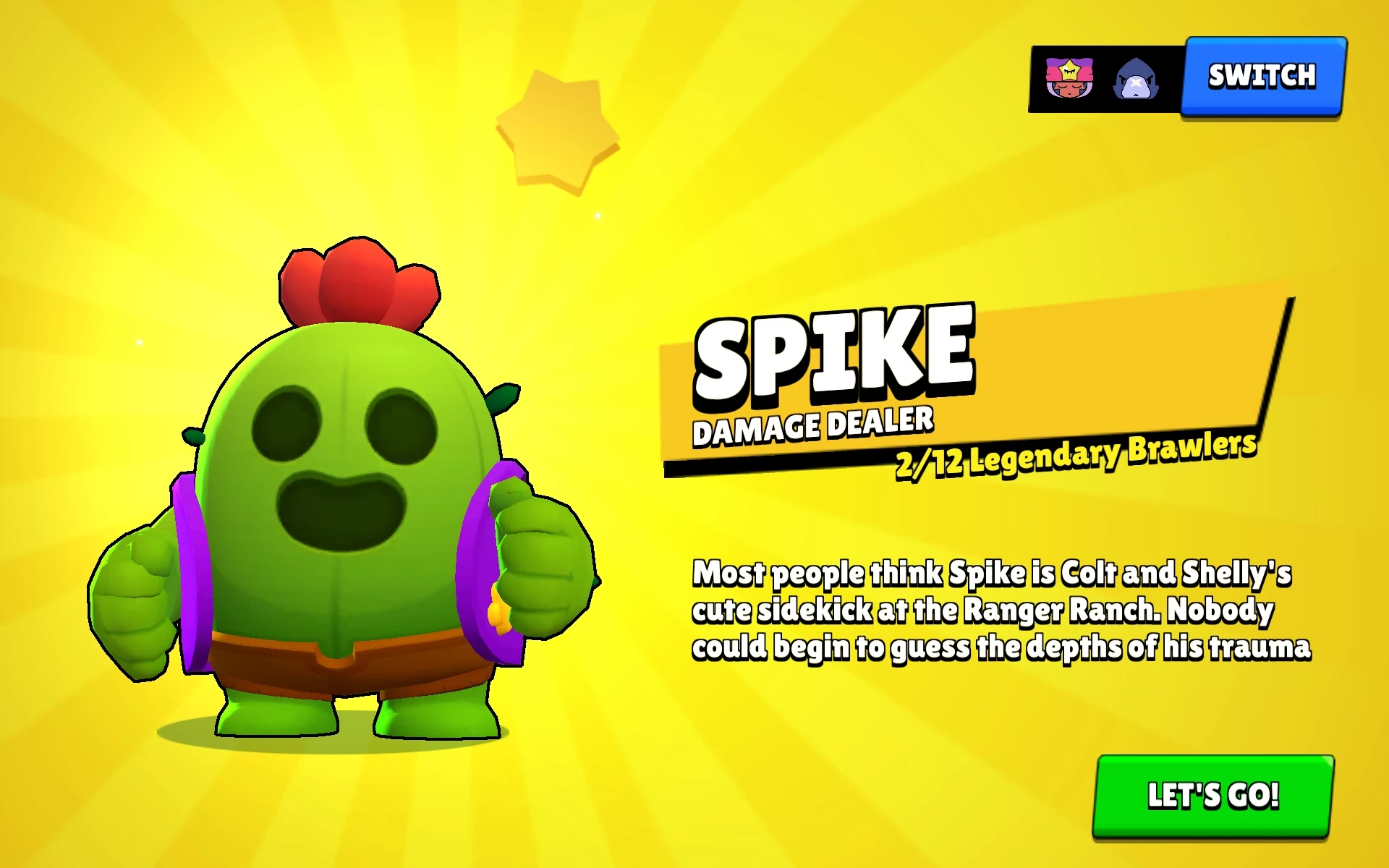Tap the golden star decoration above Spike

(557, 130)
